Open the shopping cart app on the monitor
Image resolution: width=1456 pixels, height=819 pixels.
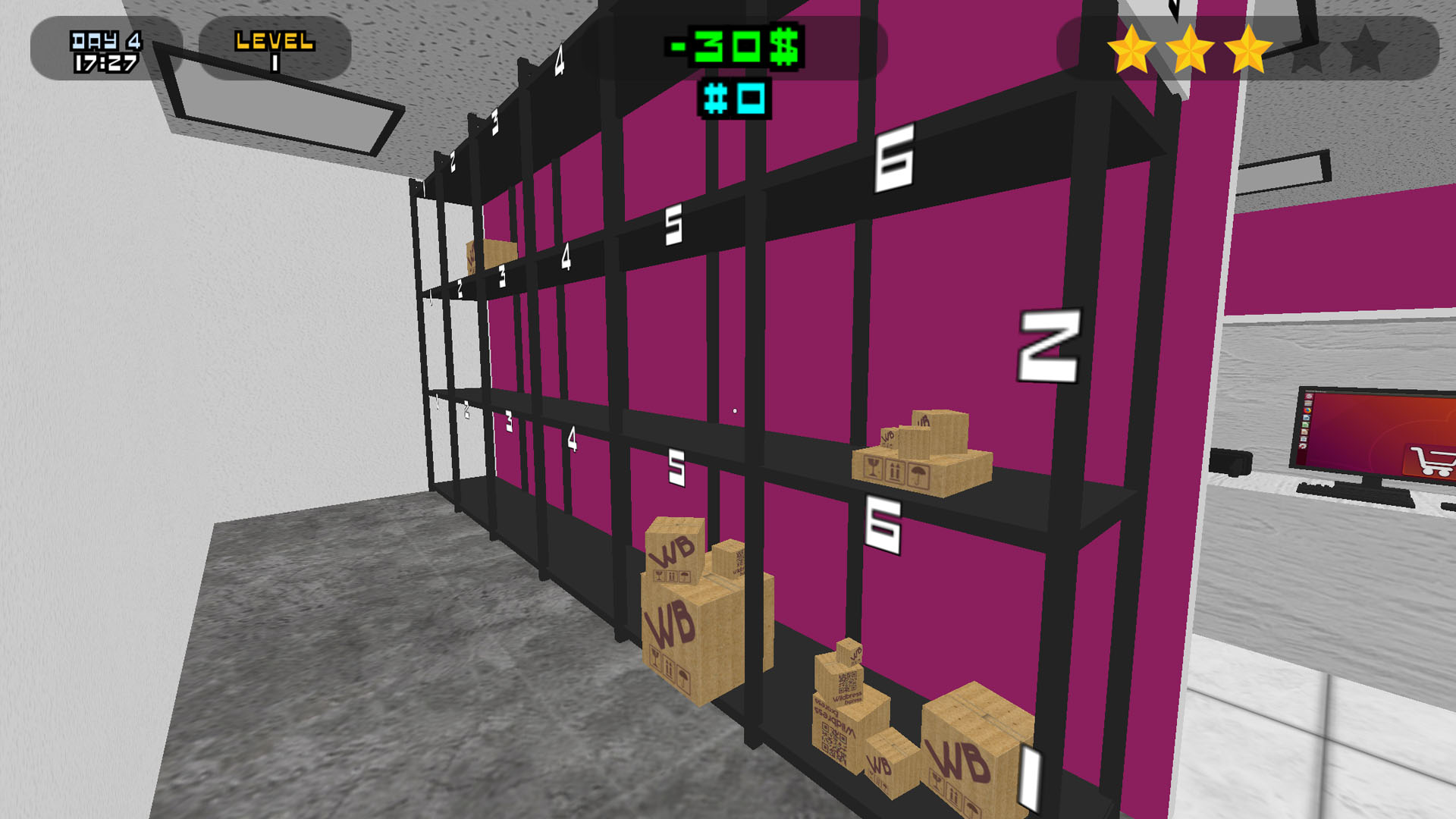tap(1432, 460)
